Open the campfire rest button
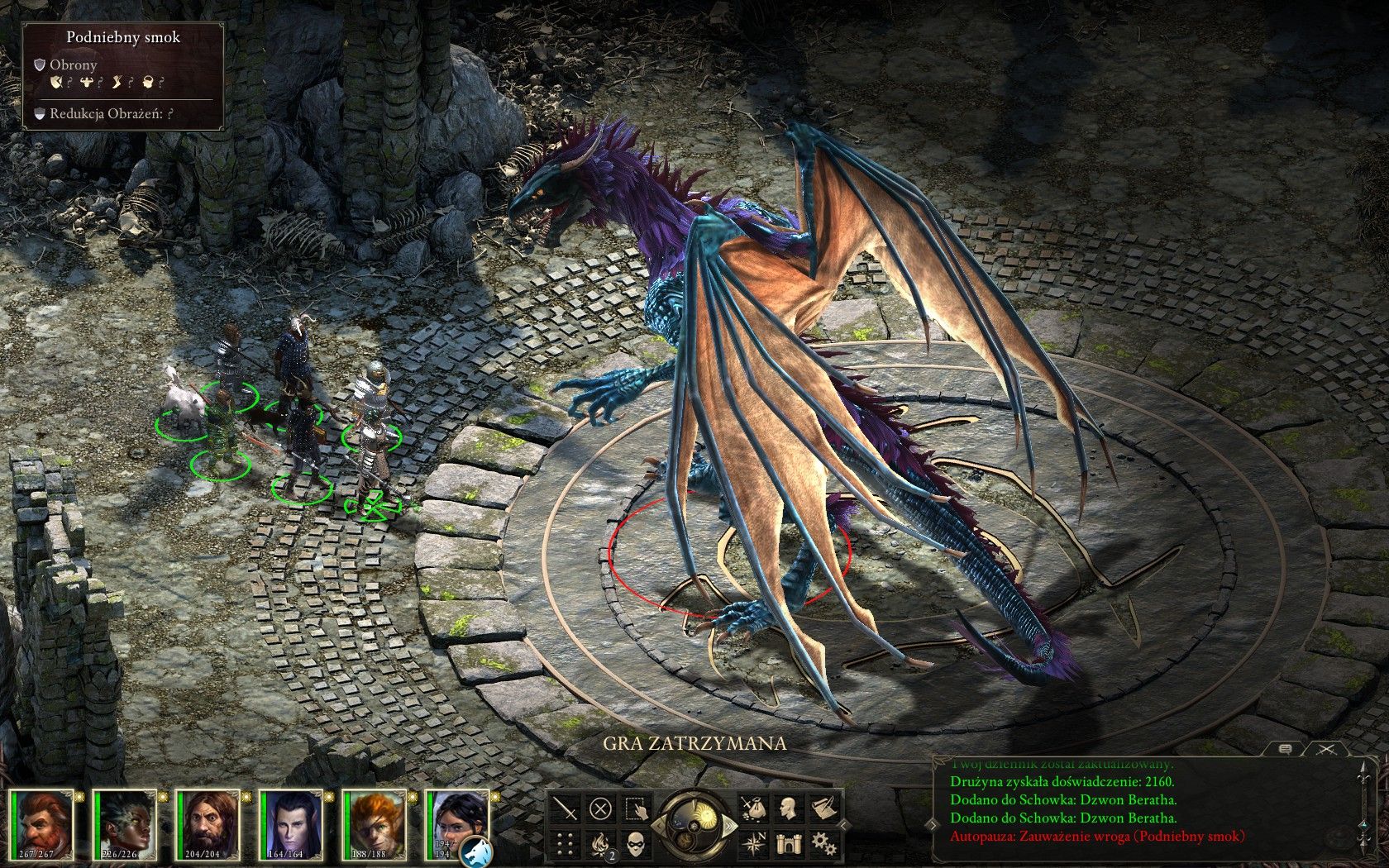1389x868 pixels. pos(601,844)
